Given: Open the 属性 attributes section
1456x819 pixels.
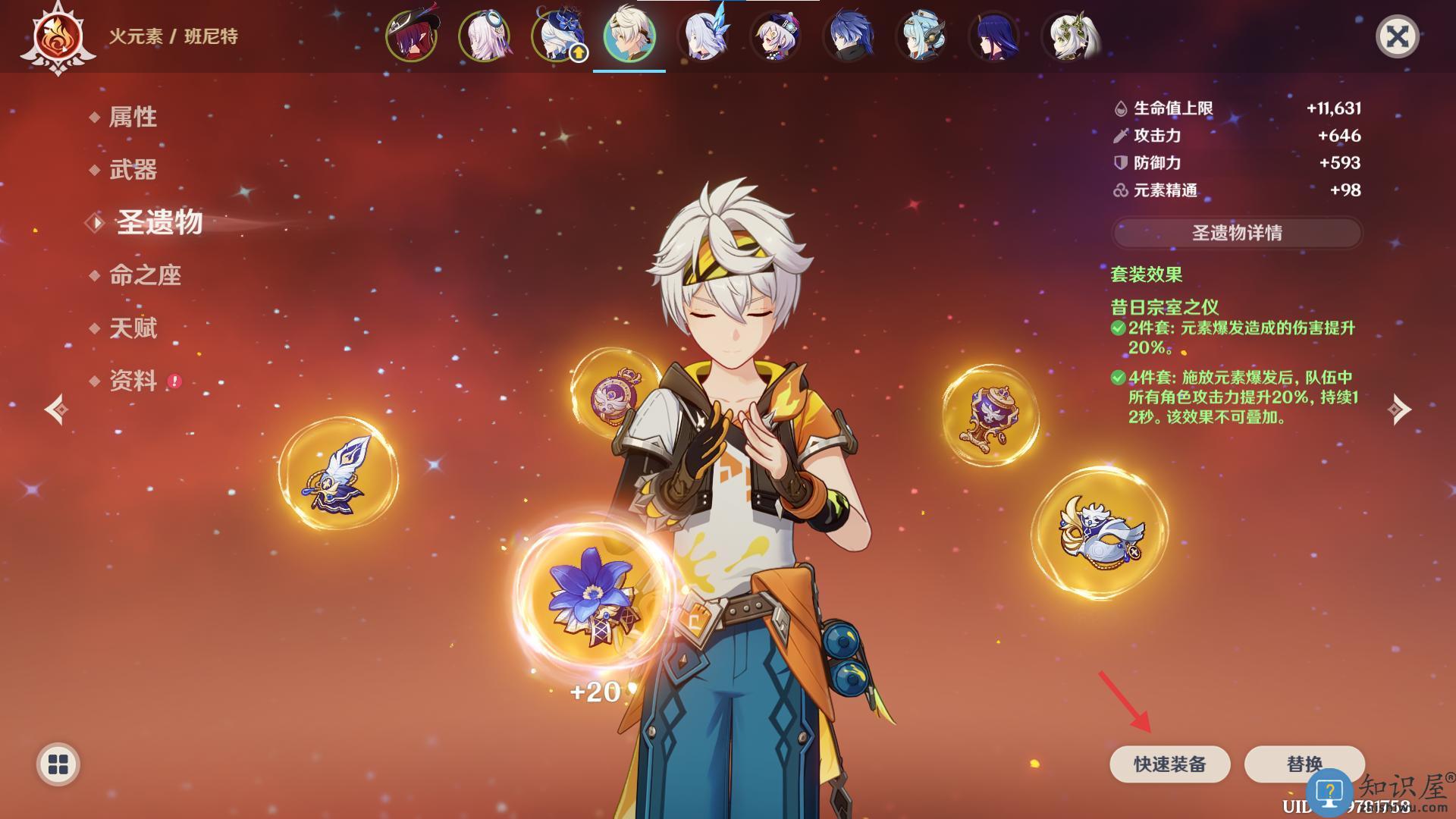Looking at the screenshot, I should point(133,117).
